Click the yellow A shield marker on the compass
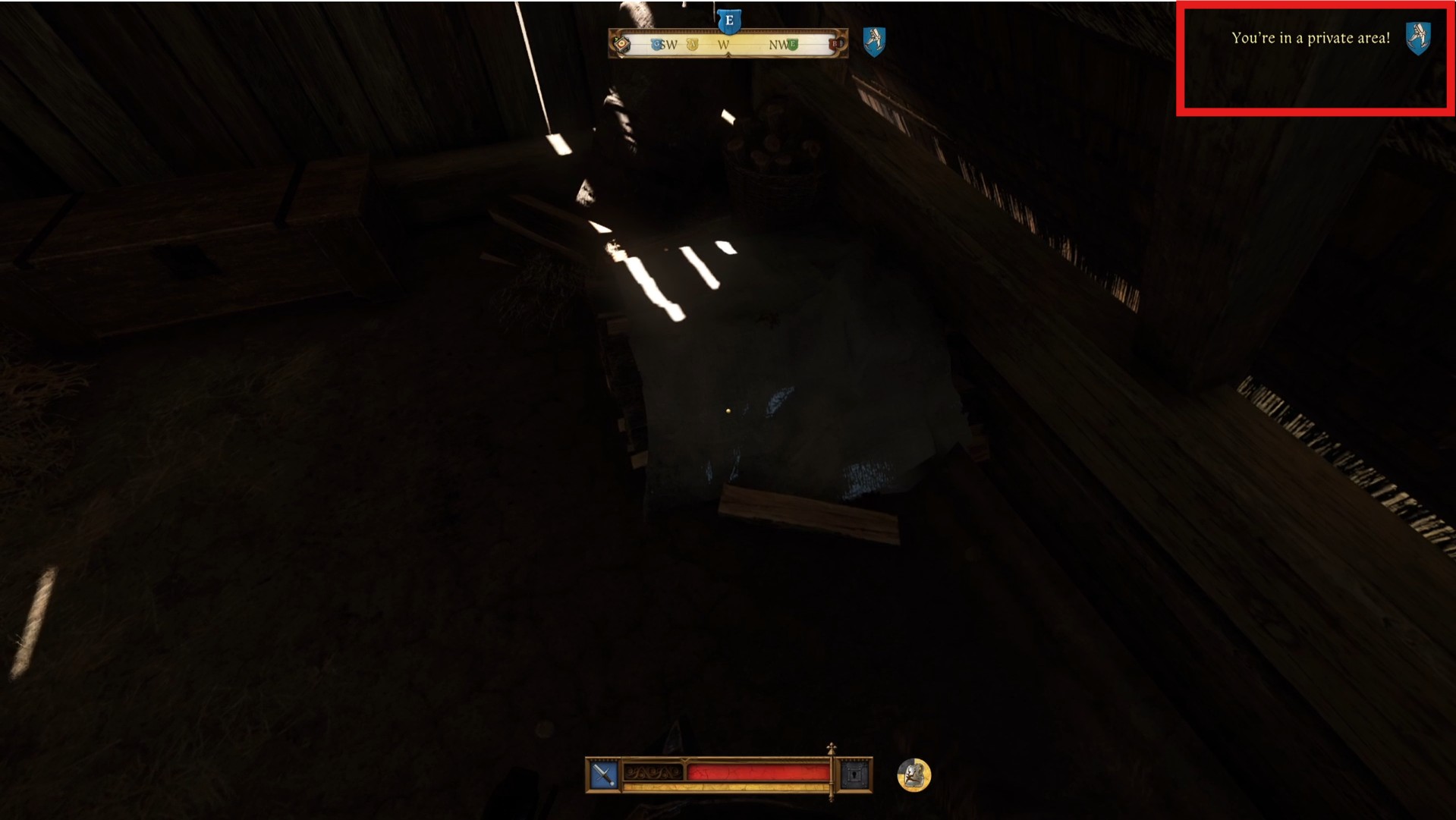 692,45
